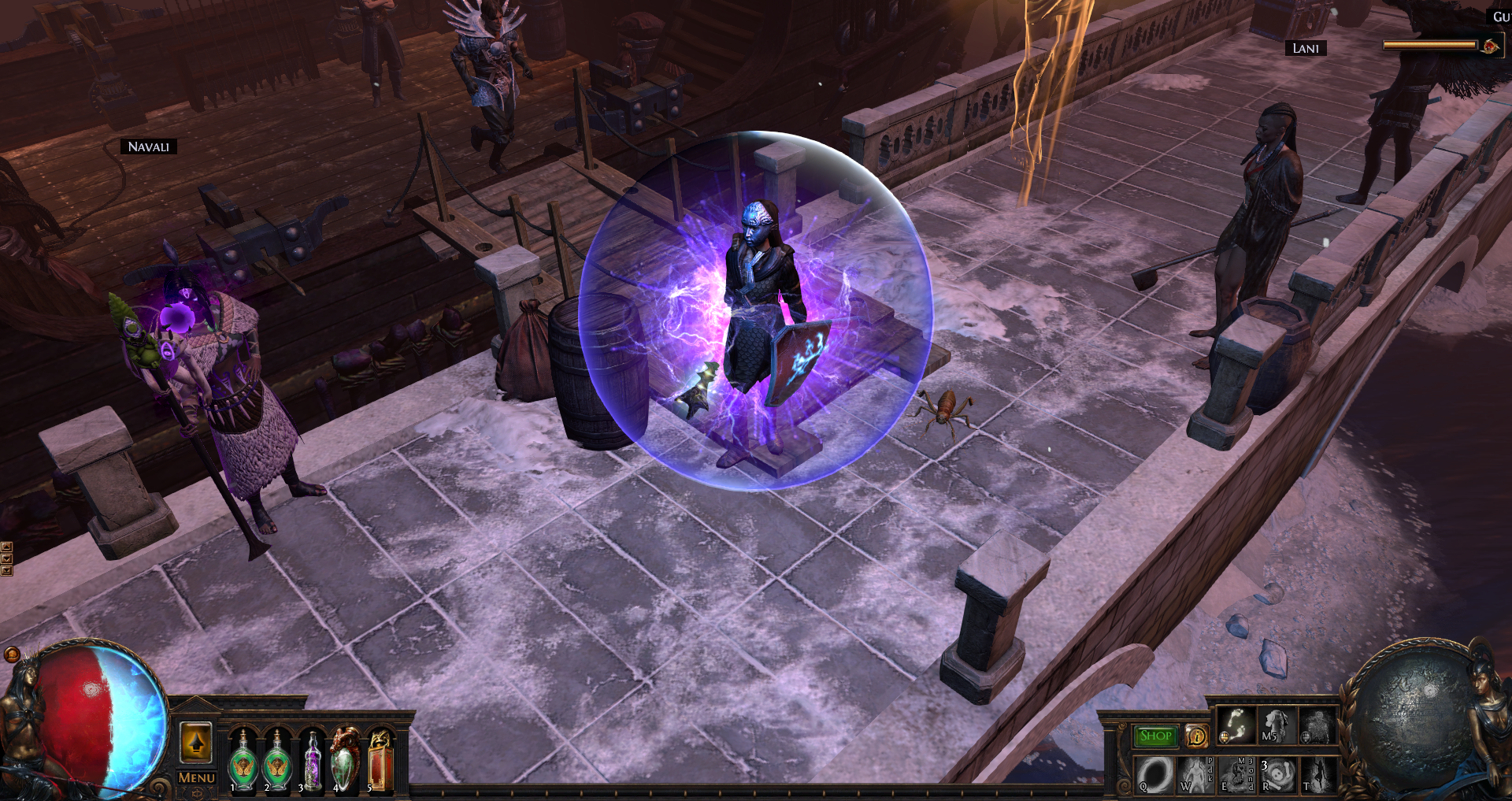
Task: Select the footprints move skill slot
Action: click(1236, 725)
